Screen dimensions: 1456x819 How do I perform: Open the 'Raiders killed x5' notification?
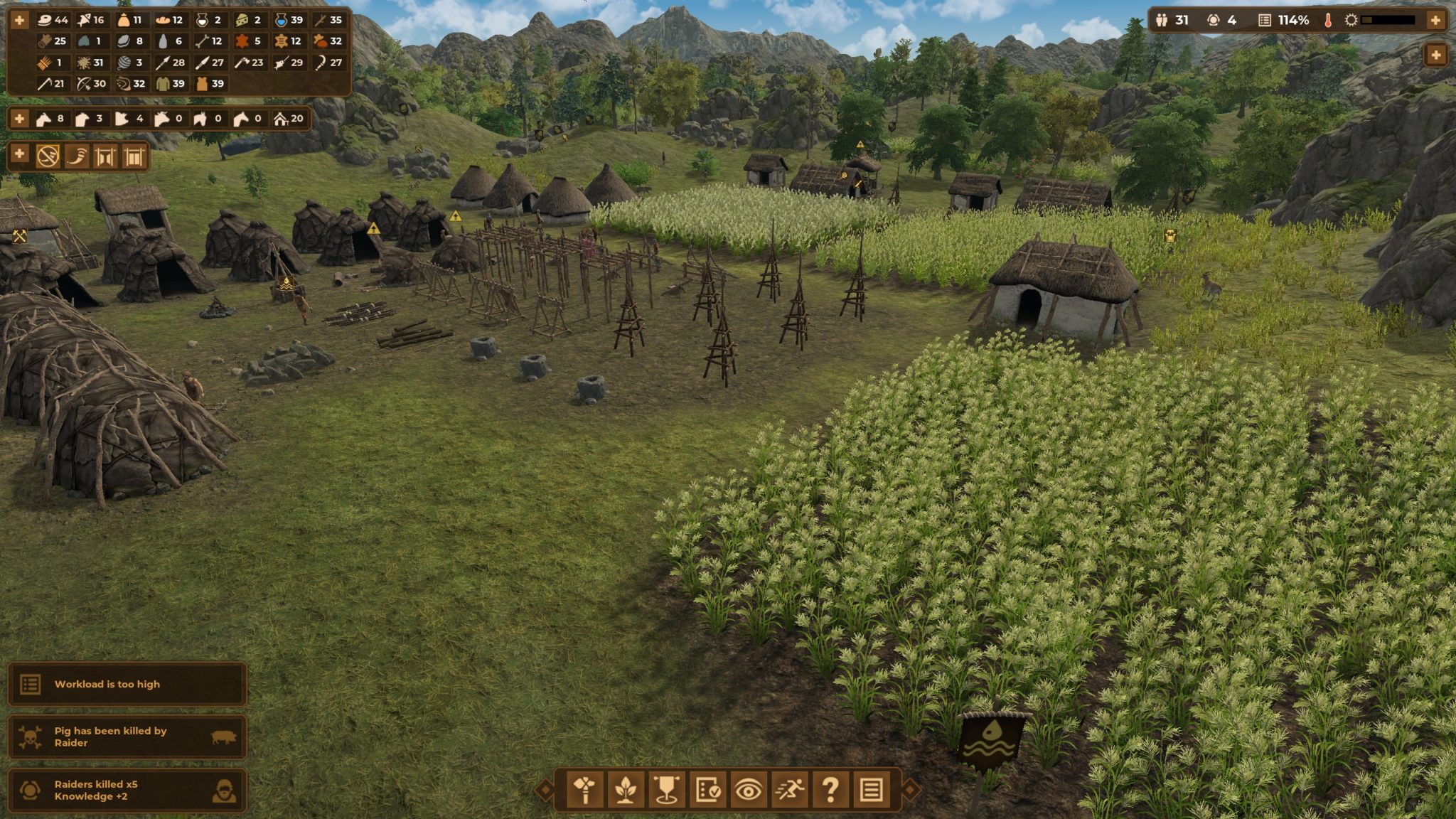(127, 790)
